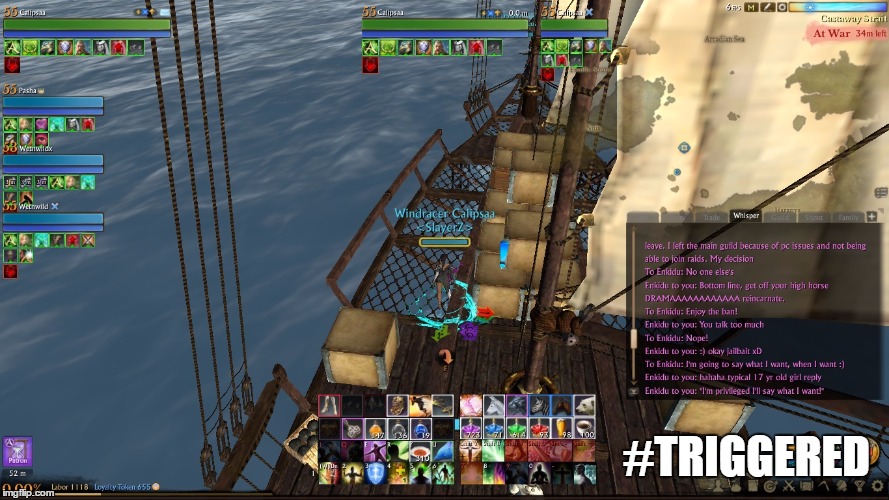
Task: Jump to bottom of whisper chat log
Action: tap(633, 392)
